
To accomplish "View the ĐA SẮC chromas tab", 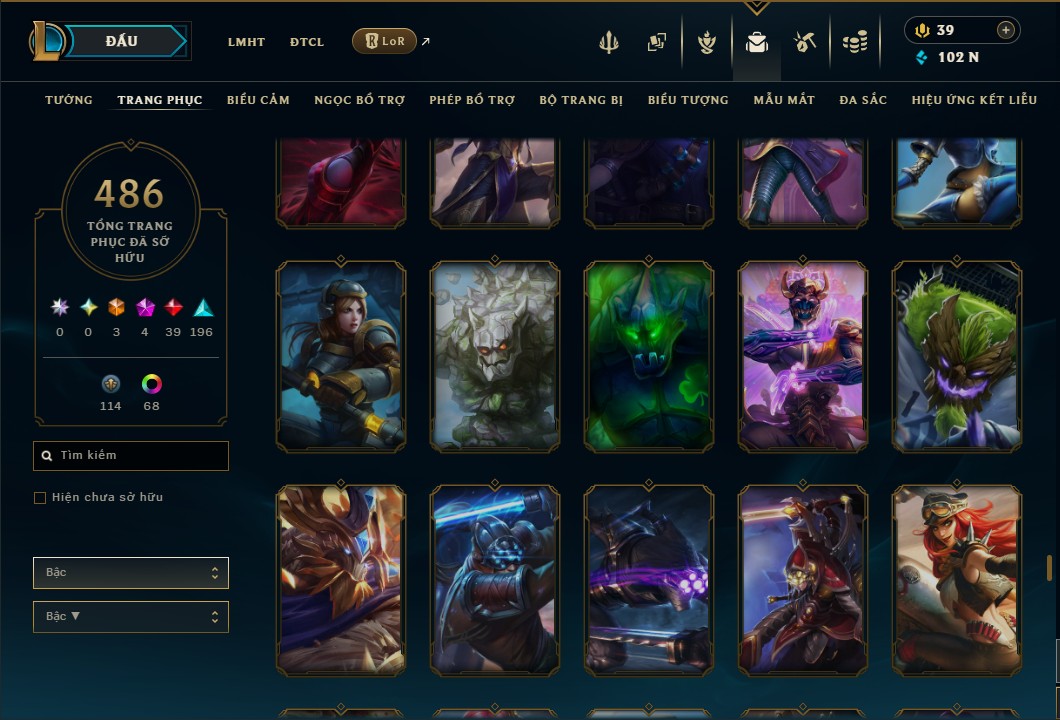I will tap(863, 100).
